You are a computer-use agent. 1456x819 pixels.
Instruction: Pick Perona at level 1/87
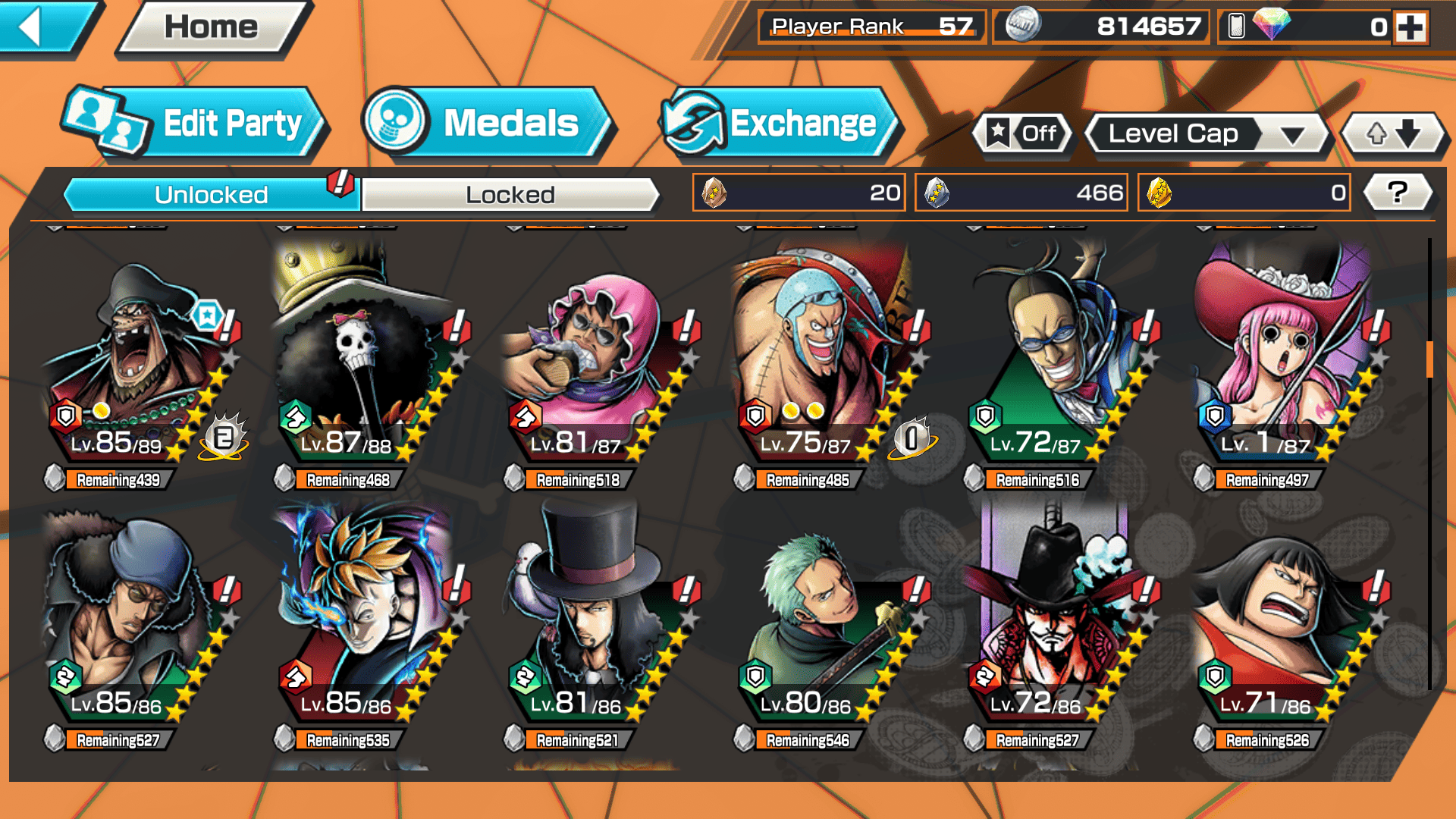click(1282, 364)
